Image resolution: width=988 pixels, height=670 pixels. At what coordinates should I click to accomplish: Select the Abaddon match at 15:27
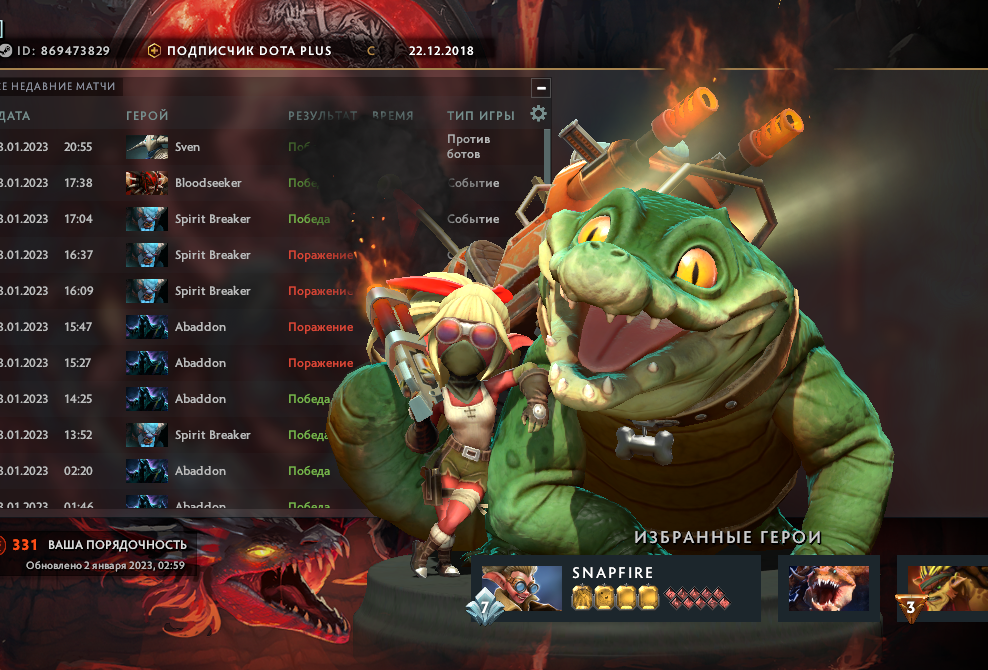[200, 363]
